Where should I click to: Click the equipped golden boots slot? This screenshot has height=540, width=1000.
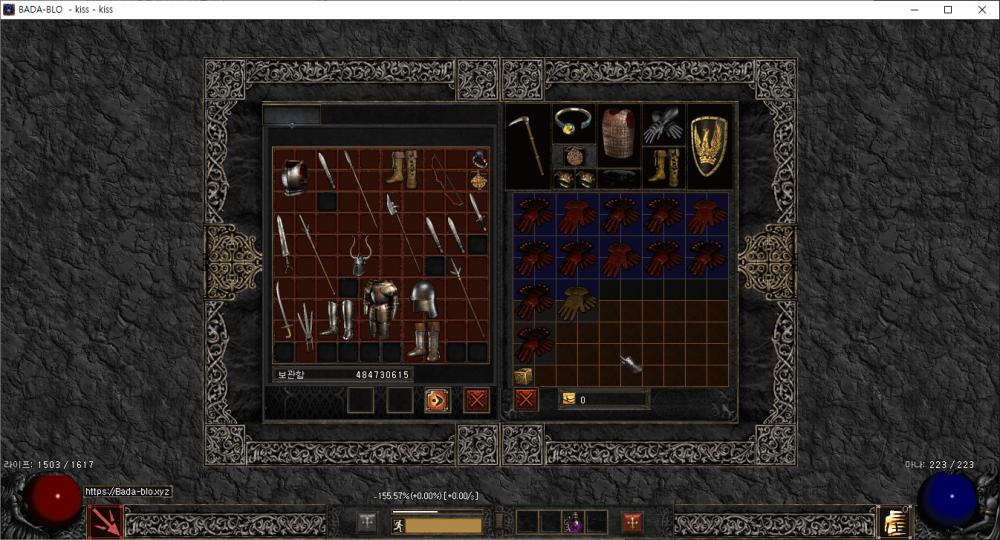[661, 166]
